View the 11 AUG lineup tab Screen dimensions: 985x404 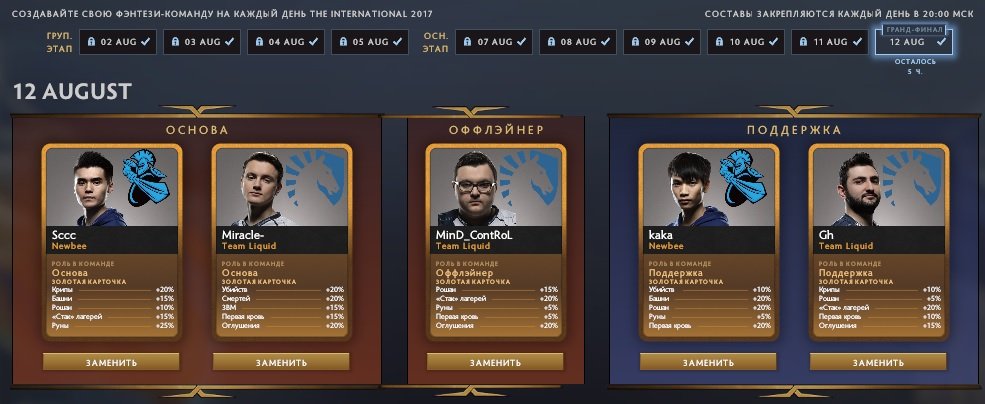pyautogui.click(x=830, y=42)
